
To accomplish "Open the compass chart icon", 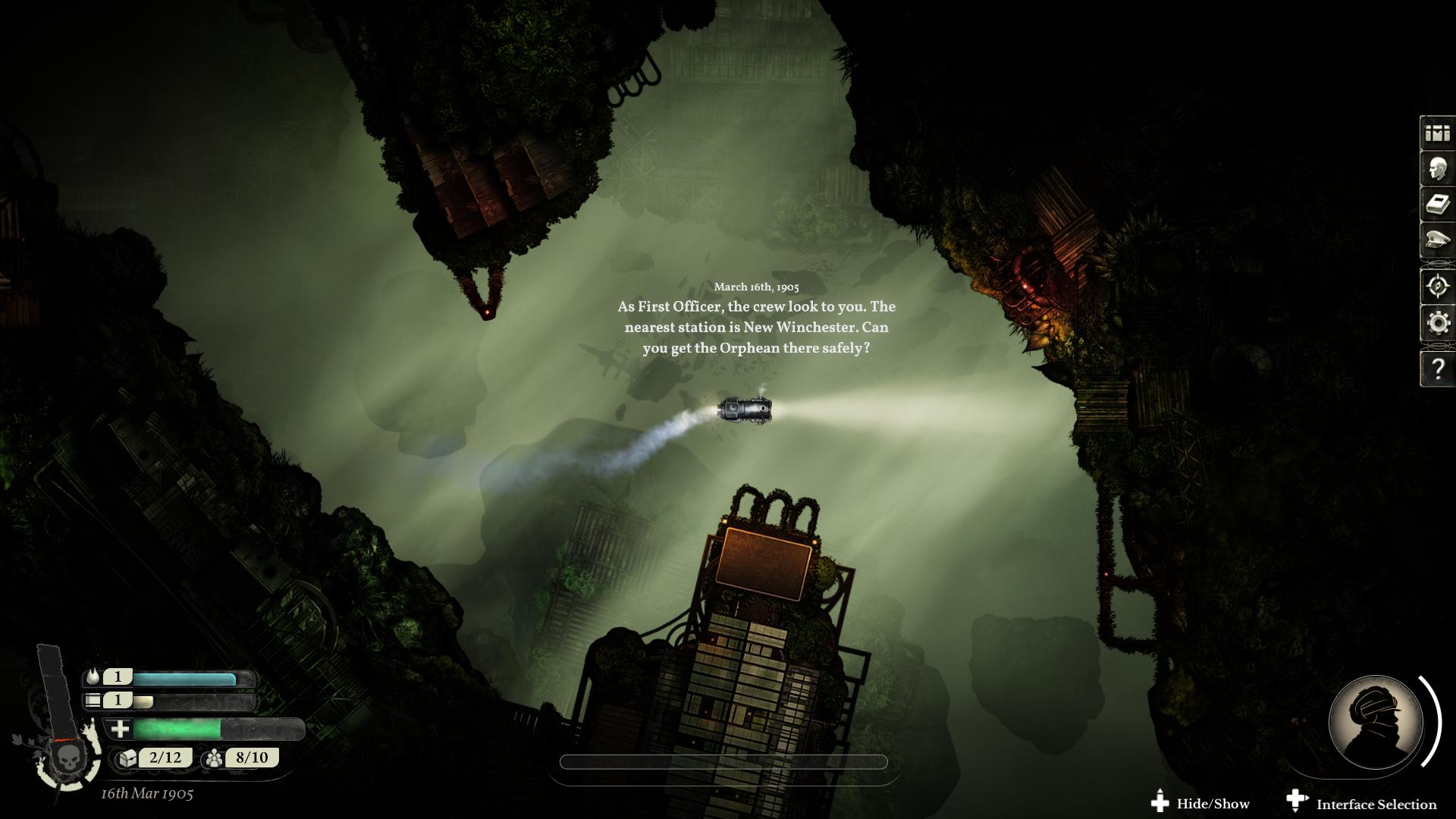I will click(x=1437, y=286).
